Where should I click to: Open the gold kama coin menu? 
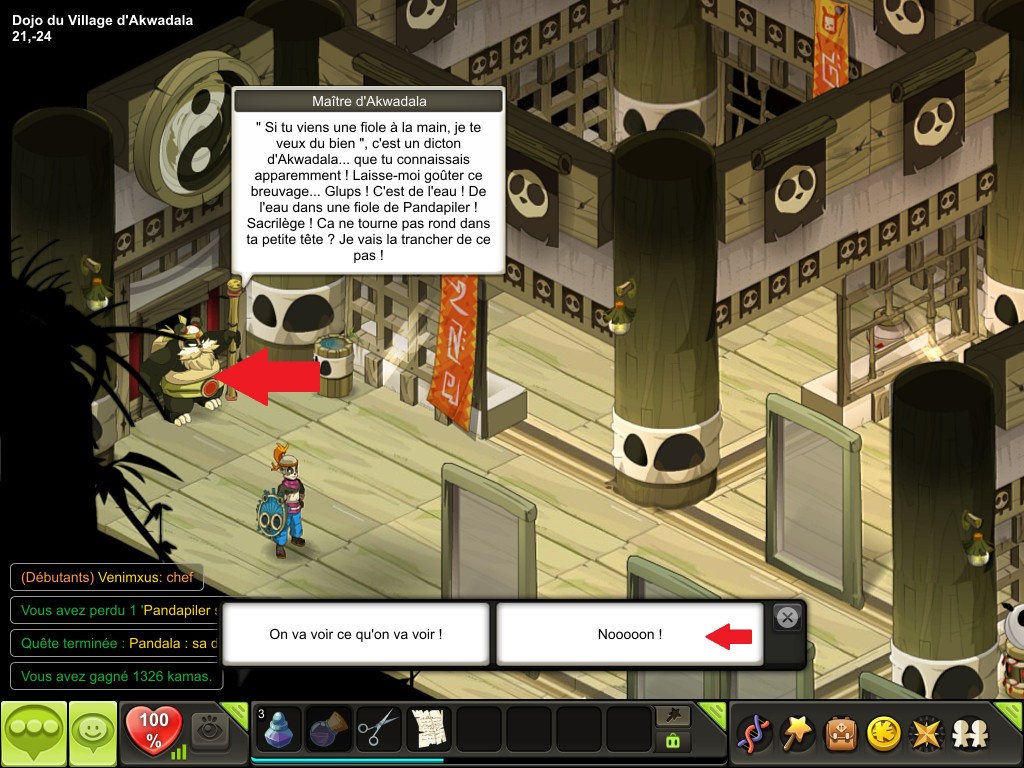pyautogui.click(x=883, y=734)
